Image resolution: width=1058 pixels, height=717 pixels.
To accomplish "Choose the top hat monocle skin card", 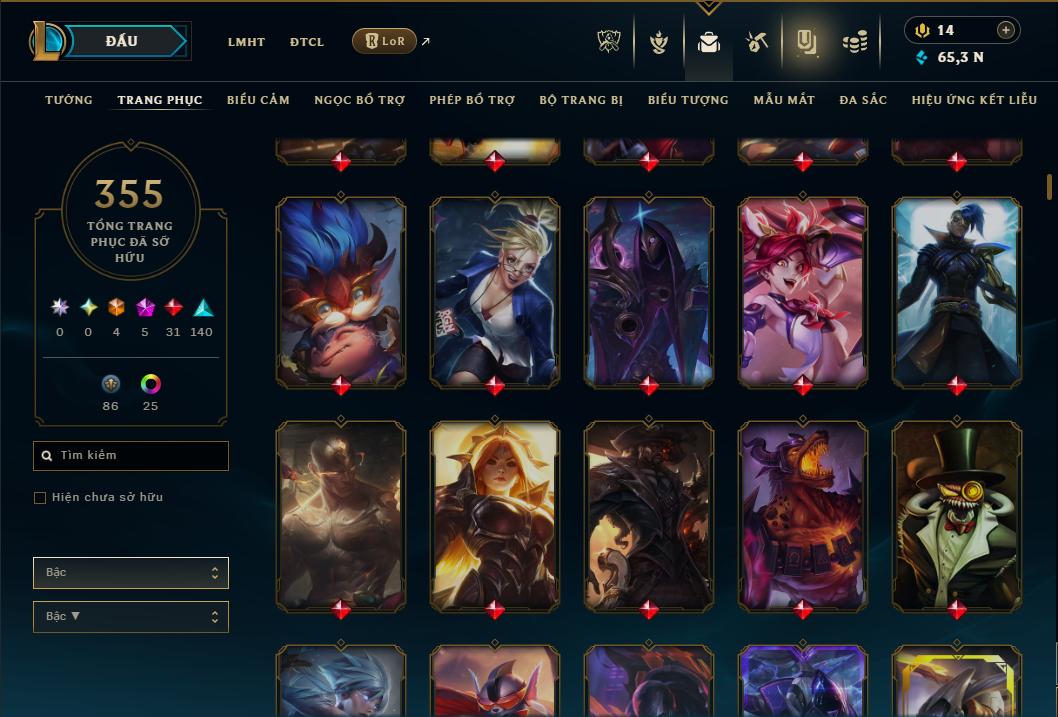I will 957,515.
